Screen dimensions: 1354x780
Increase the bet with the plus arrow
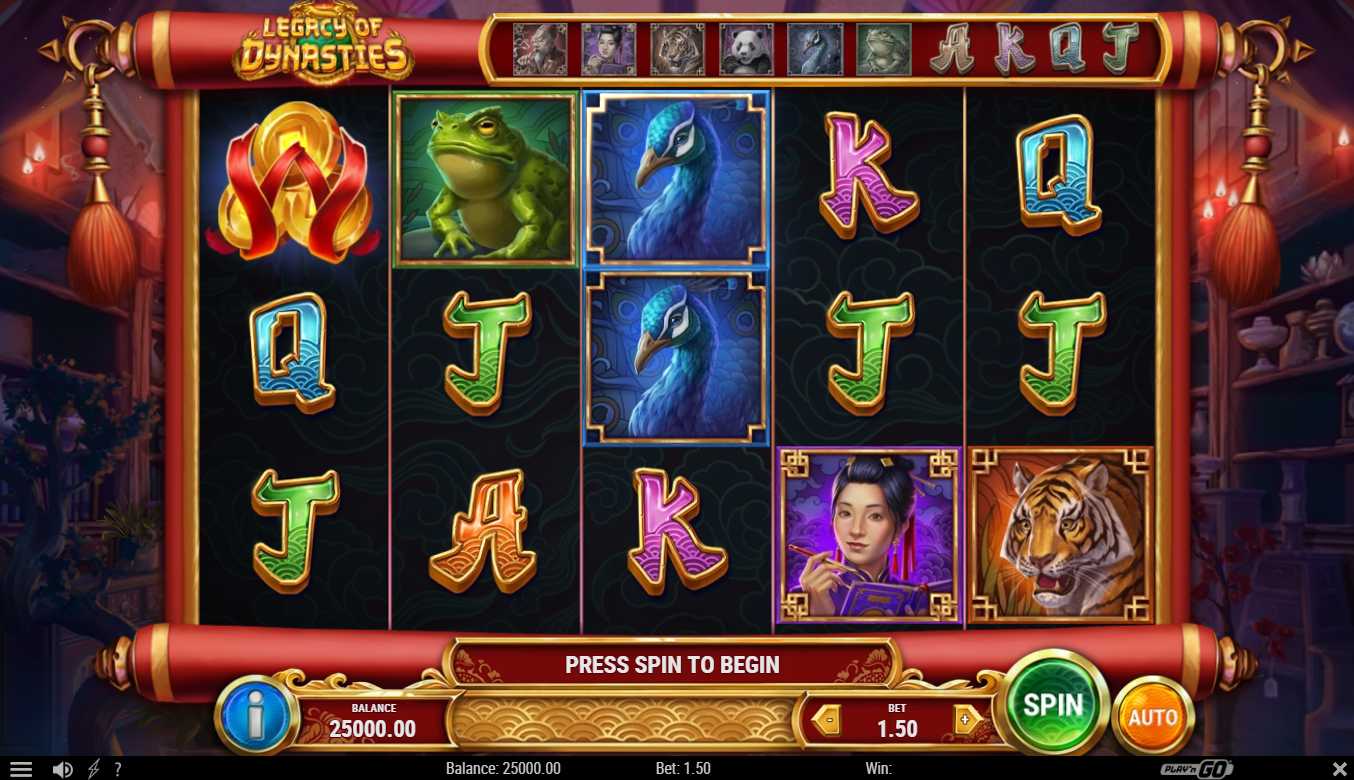point(966,719)
